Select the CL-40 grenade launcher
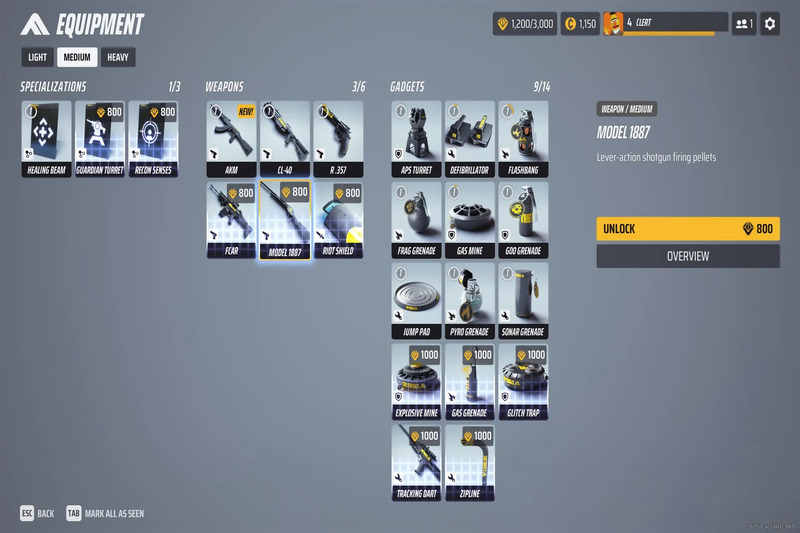This screenshot has width=800, height=533. (x=285, y=138)
